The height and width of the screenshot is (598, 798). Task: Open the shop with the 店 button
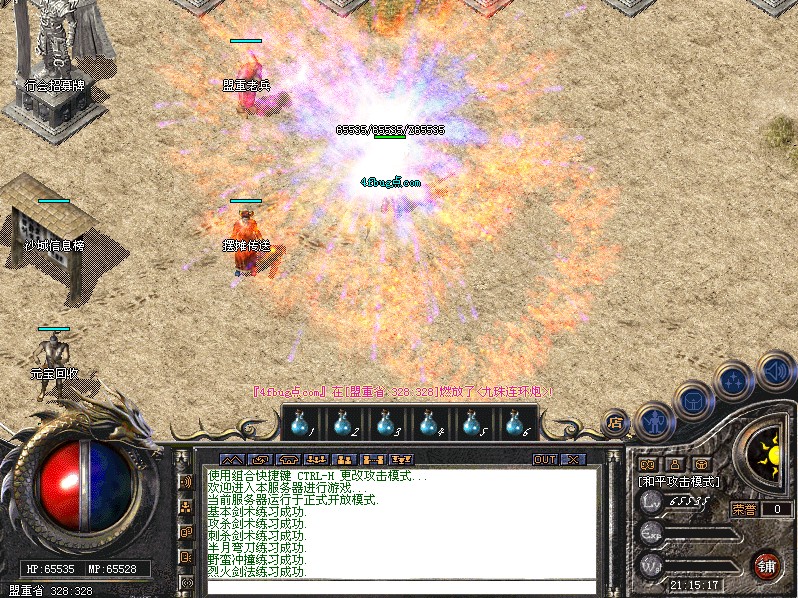pos(615,422)
